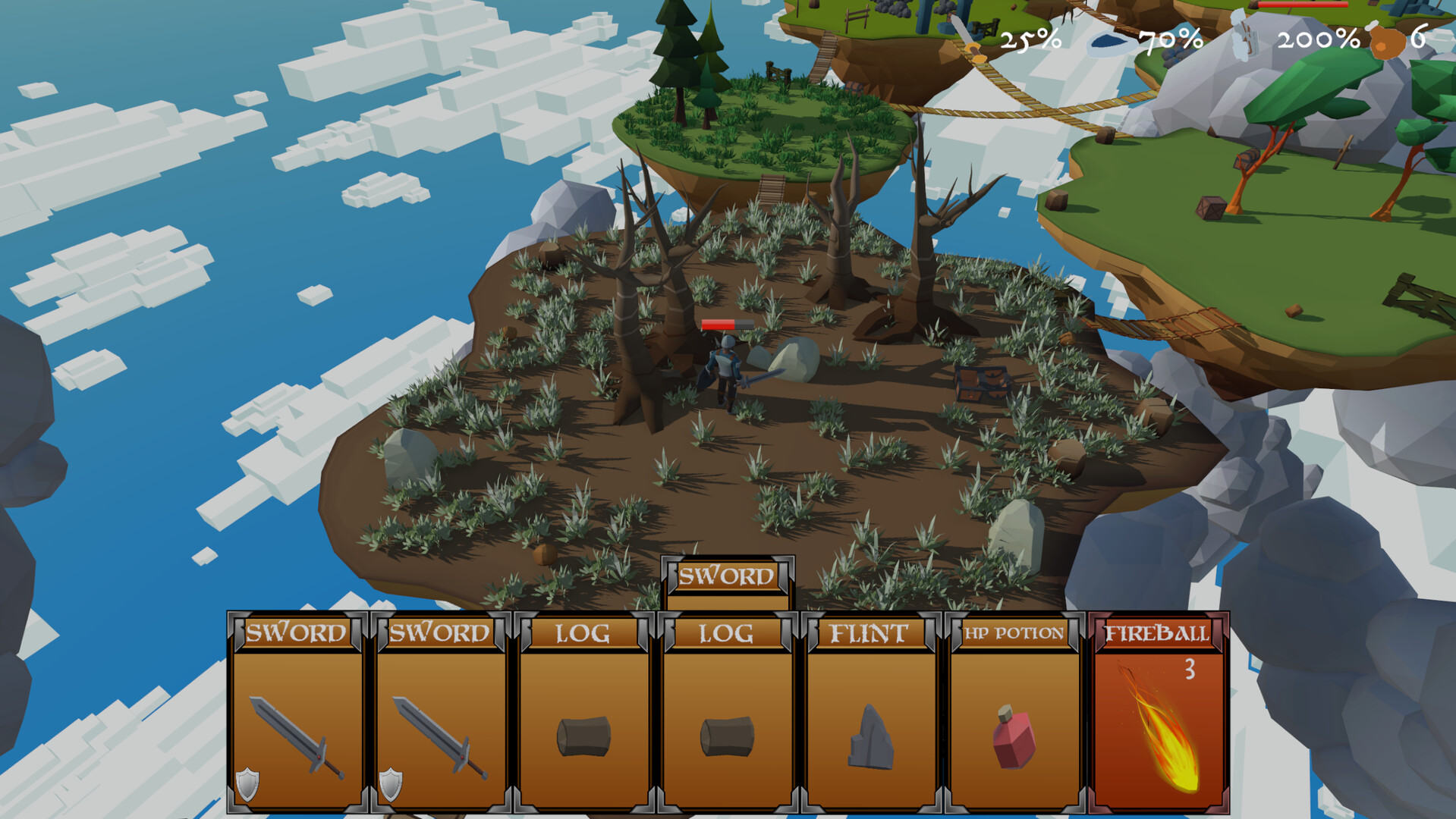Click the drumstick icon beside the number 6
The image size is (1456, 819).
coord(1387,42)
